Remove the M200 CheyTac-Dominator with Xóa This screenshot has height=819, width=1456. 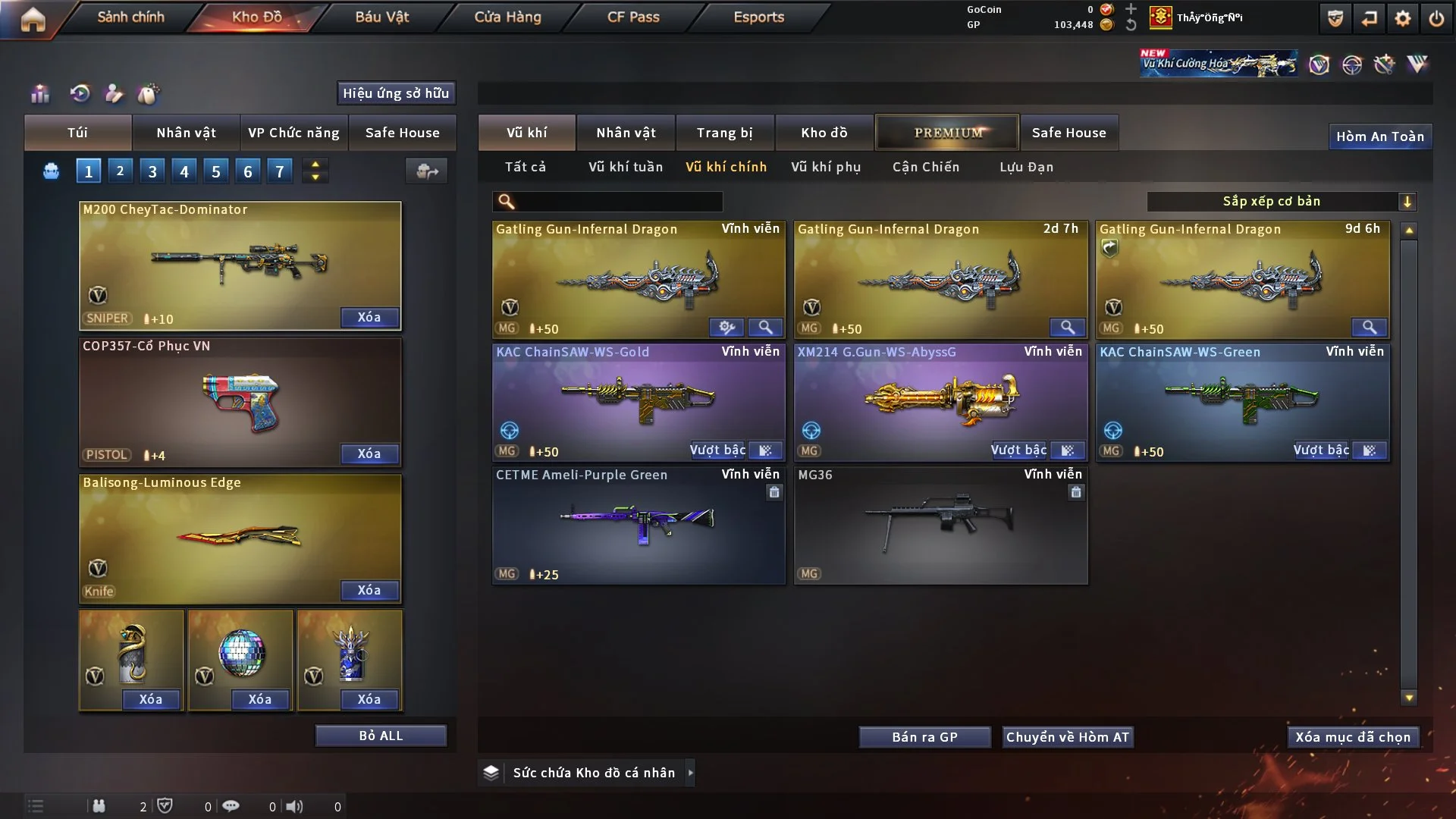(x=369, y=317)
